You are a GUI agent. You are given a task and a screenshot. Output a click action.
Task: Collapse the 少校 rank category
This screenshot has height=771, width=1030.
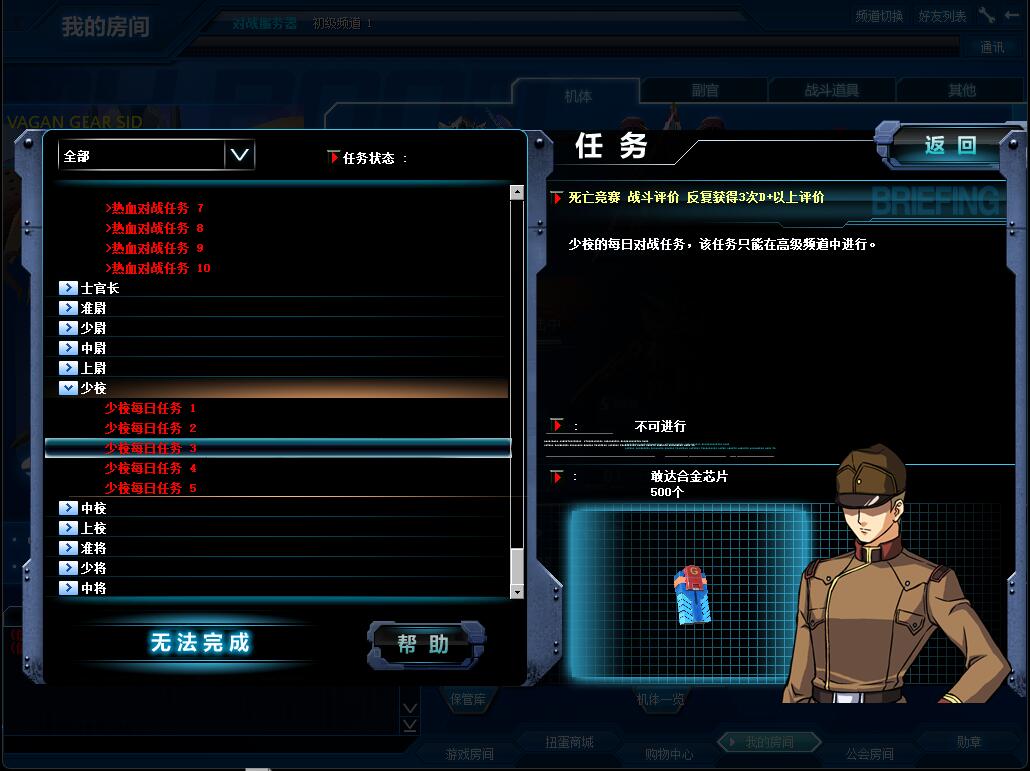click(x=69, y=388)
